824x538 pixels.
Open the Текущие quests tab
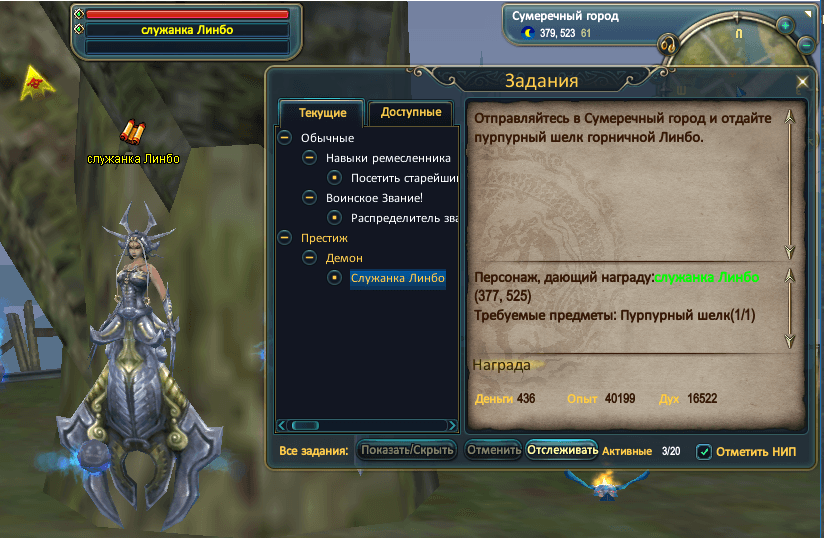[x=322, y=113]
